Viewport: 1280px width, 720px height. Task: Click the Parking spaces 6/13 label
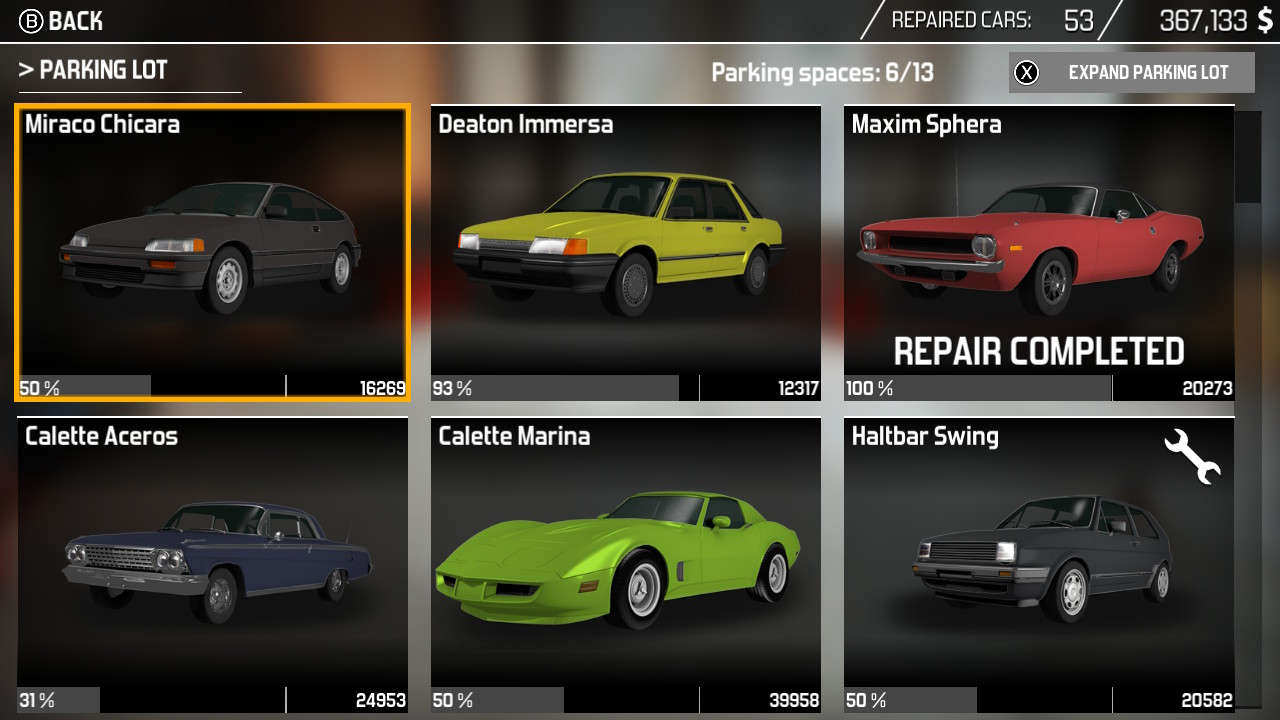pos(822,71)
